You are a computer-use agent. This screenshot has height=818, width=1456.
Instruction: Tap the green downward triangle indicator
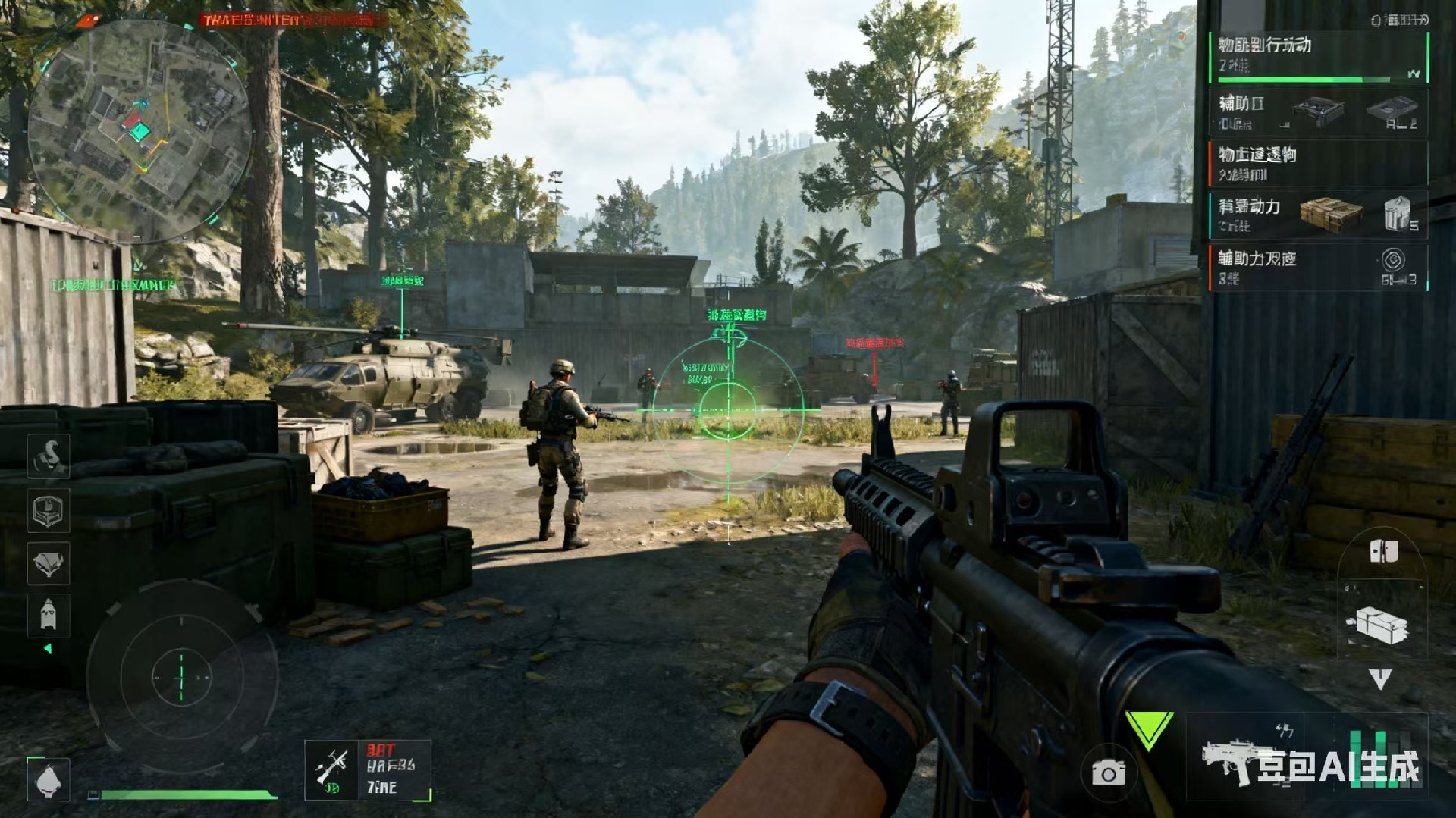click(1149, 730)
